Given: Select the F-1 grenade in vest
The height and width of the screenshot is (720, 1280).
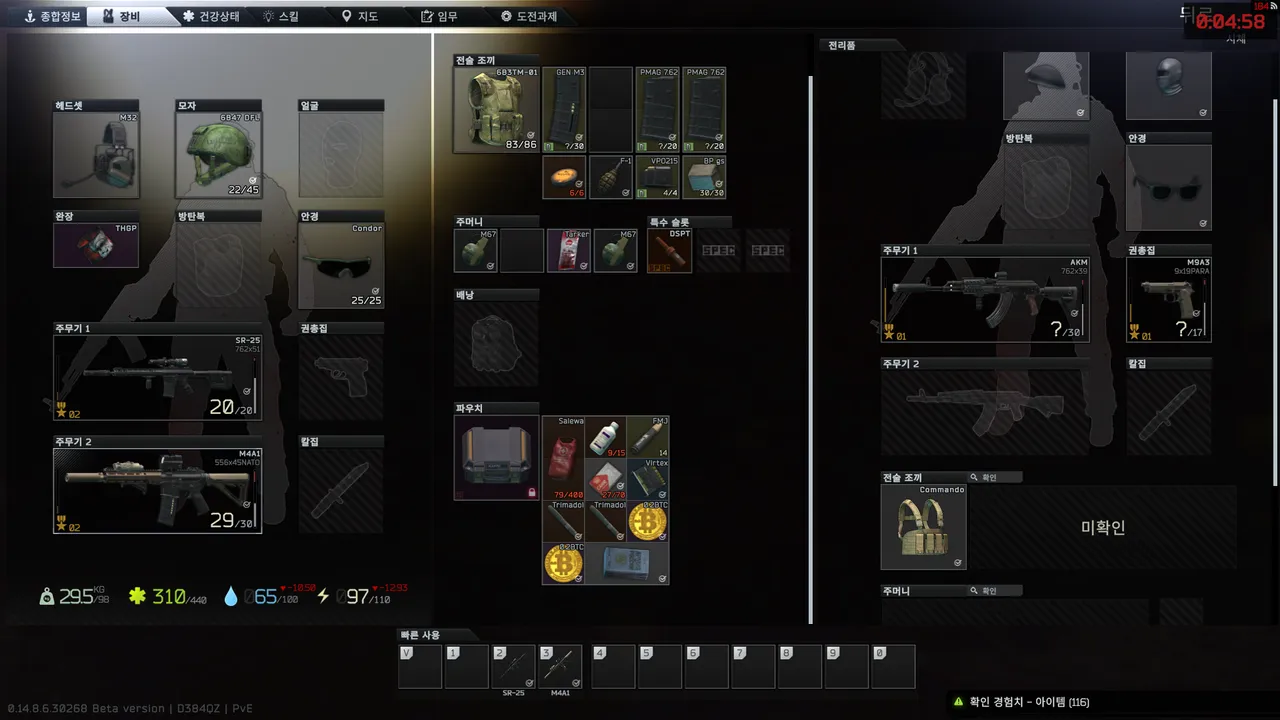Looking at the screenshot, I should [x=611, y=177].
